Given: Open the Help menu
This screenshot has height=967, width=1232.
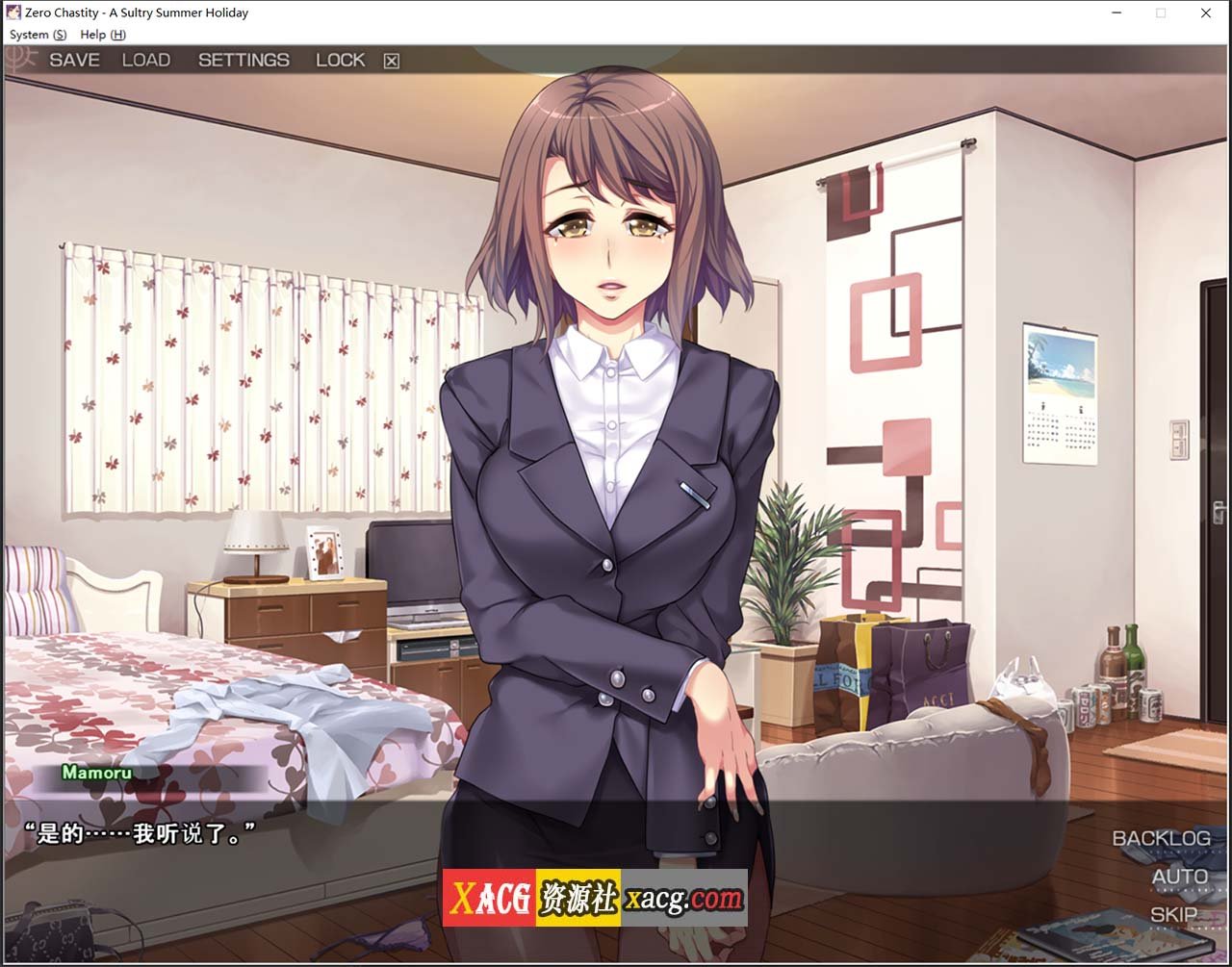Looking at the screenshot, I should point(102,35).
